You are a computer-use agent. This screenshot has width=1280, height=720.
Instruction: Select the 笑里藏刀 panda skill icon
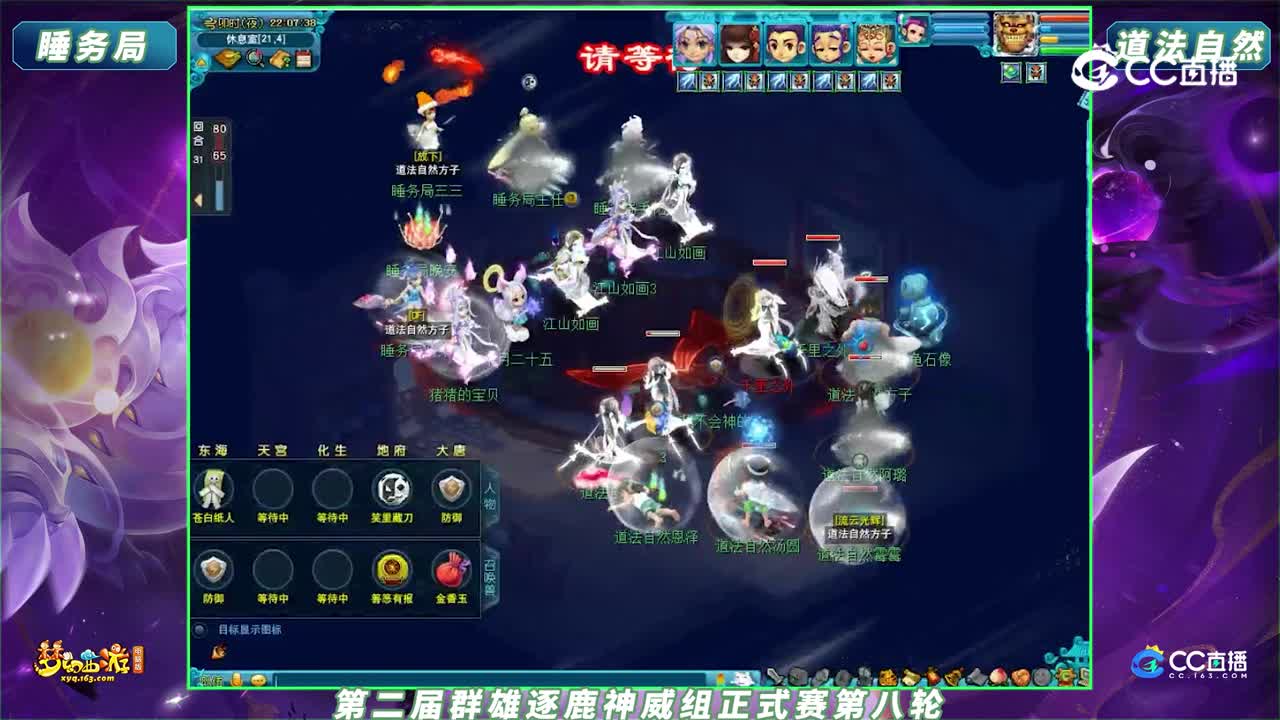(390, 490)
